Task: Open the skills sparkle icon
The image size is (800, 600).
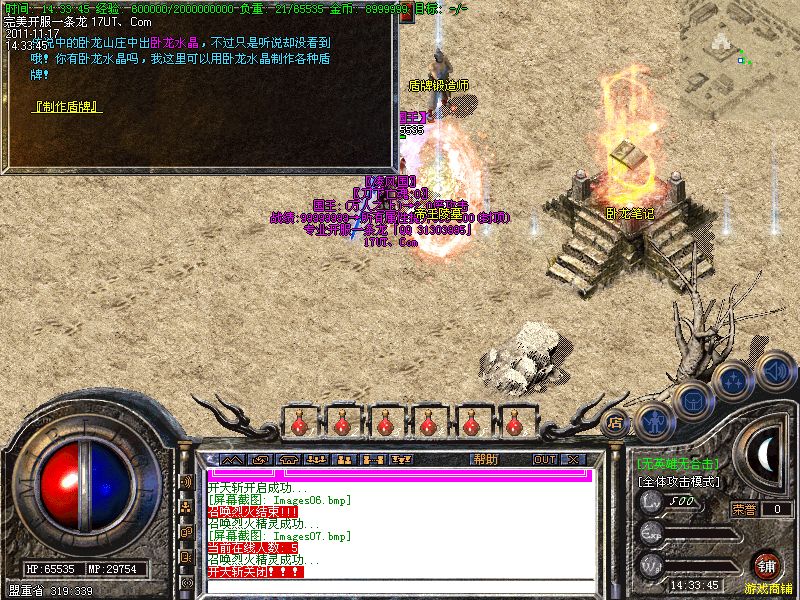Action: click(734, 381)
